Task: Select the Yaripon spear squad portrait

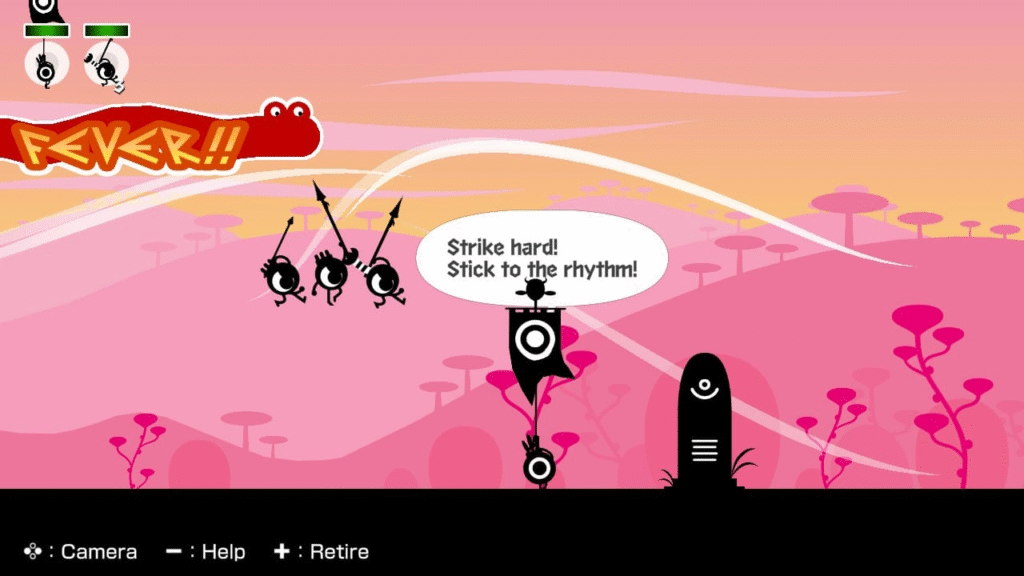Action: [106, 64]
